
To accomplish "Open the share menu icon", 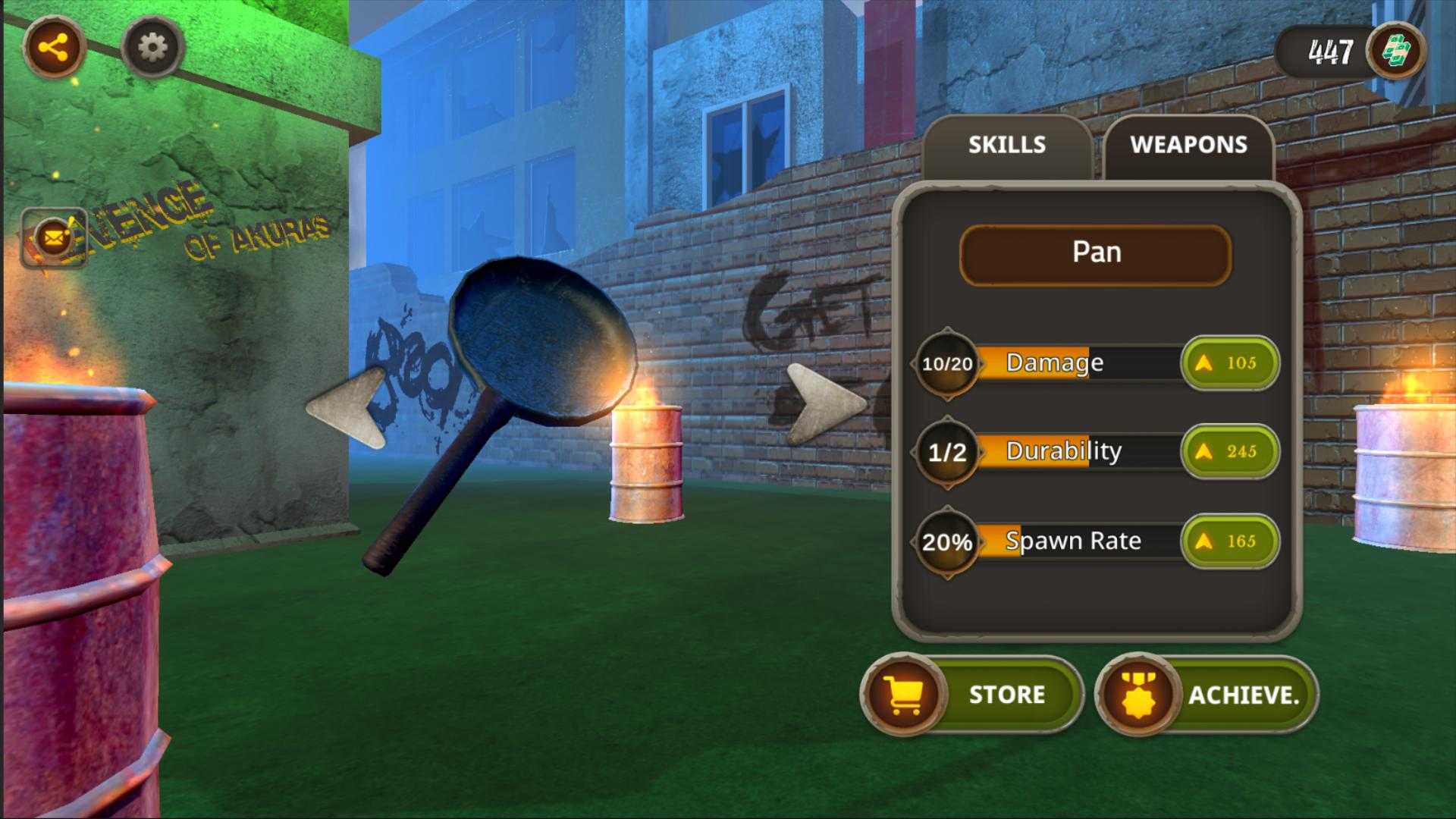I will coord(53,49).
